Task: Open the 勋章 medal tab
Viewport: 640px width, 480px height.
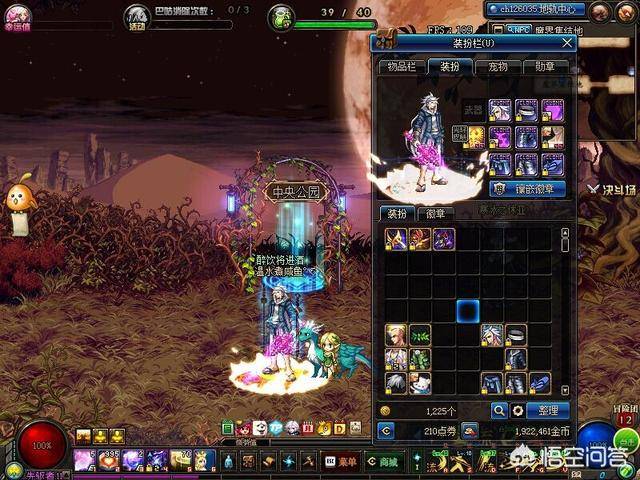Action: tap(545, 66)
